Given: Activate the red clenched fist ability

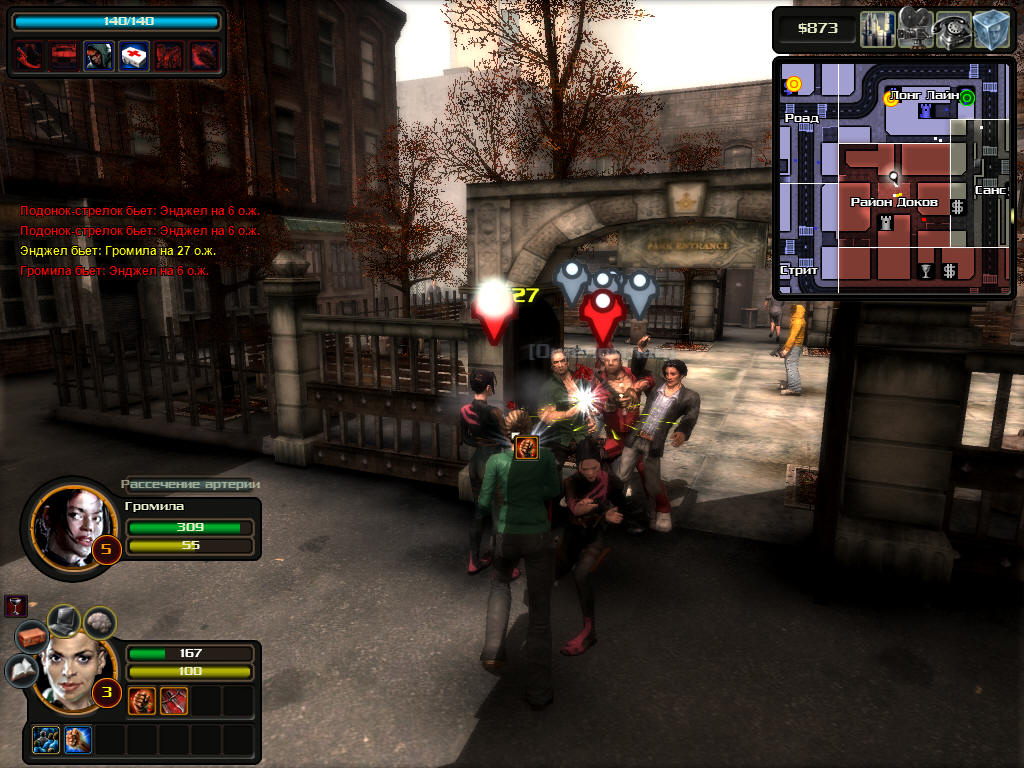Looking at the screenshot, I should [142, 701].
